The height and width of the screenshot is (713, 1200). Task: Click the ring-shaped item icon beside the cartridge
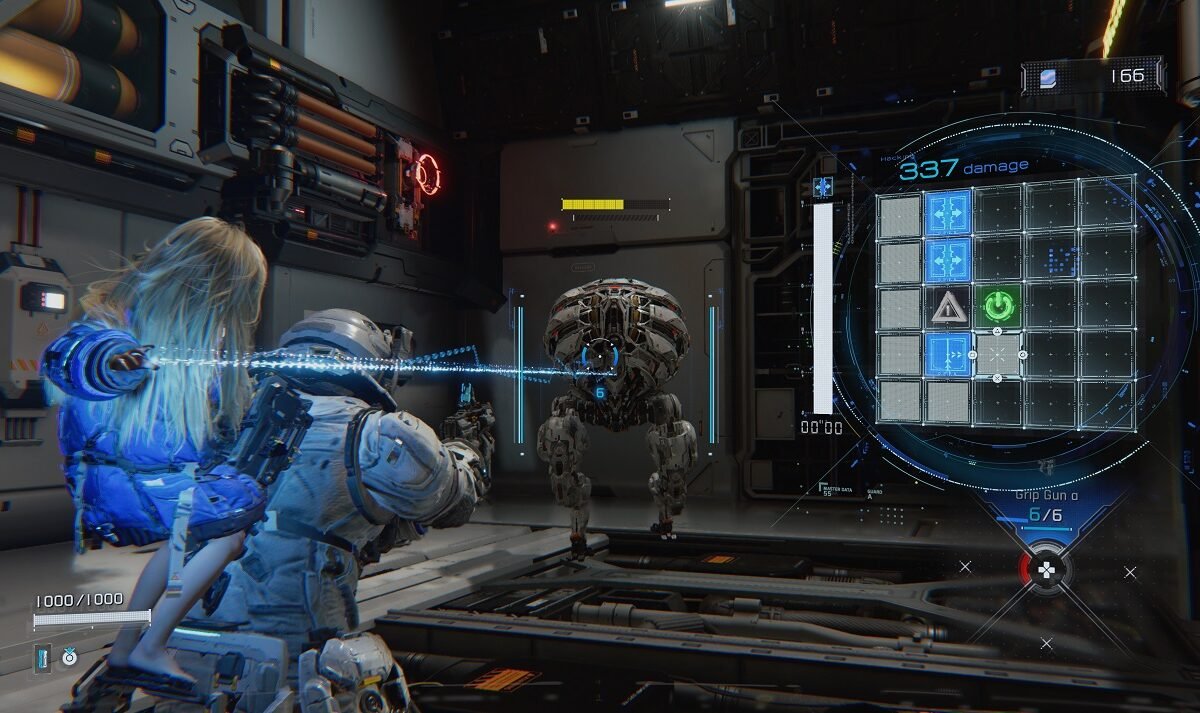(69, 657)
